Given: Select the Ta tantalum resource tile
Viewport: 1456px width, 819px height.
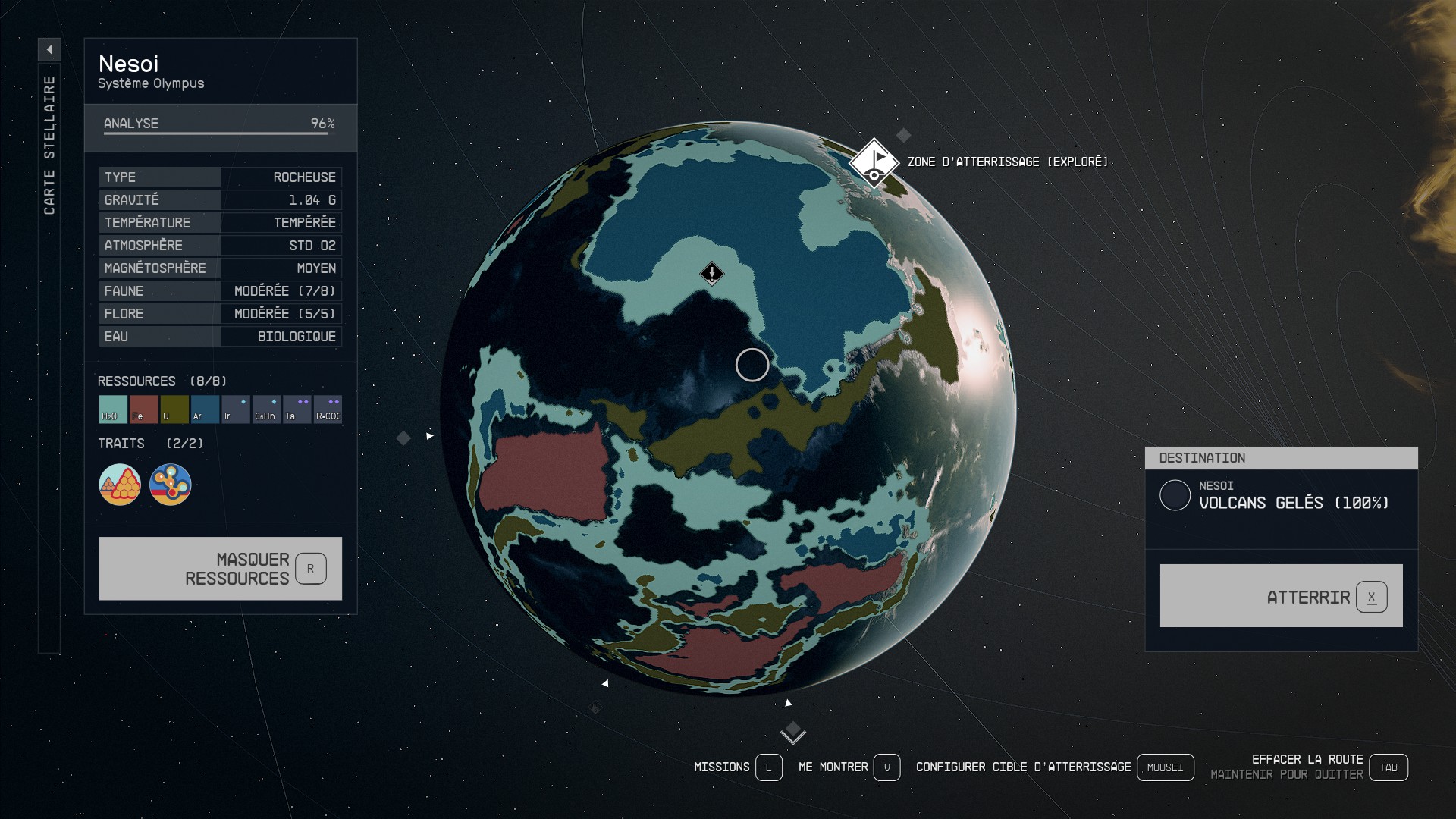Looking at the screenshot, I should click(297, 409).
